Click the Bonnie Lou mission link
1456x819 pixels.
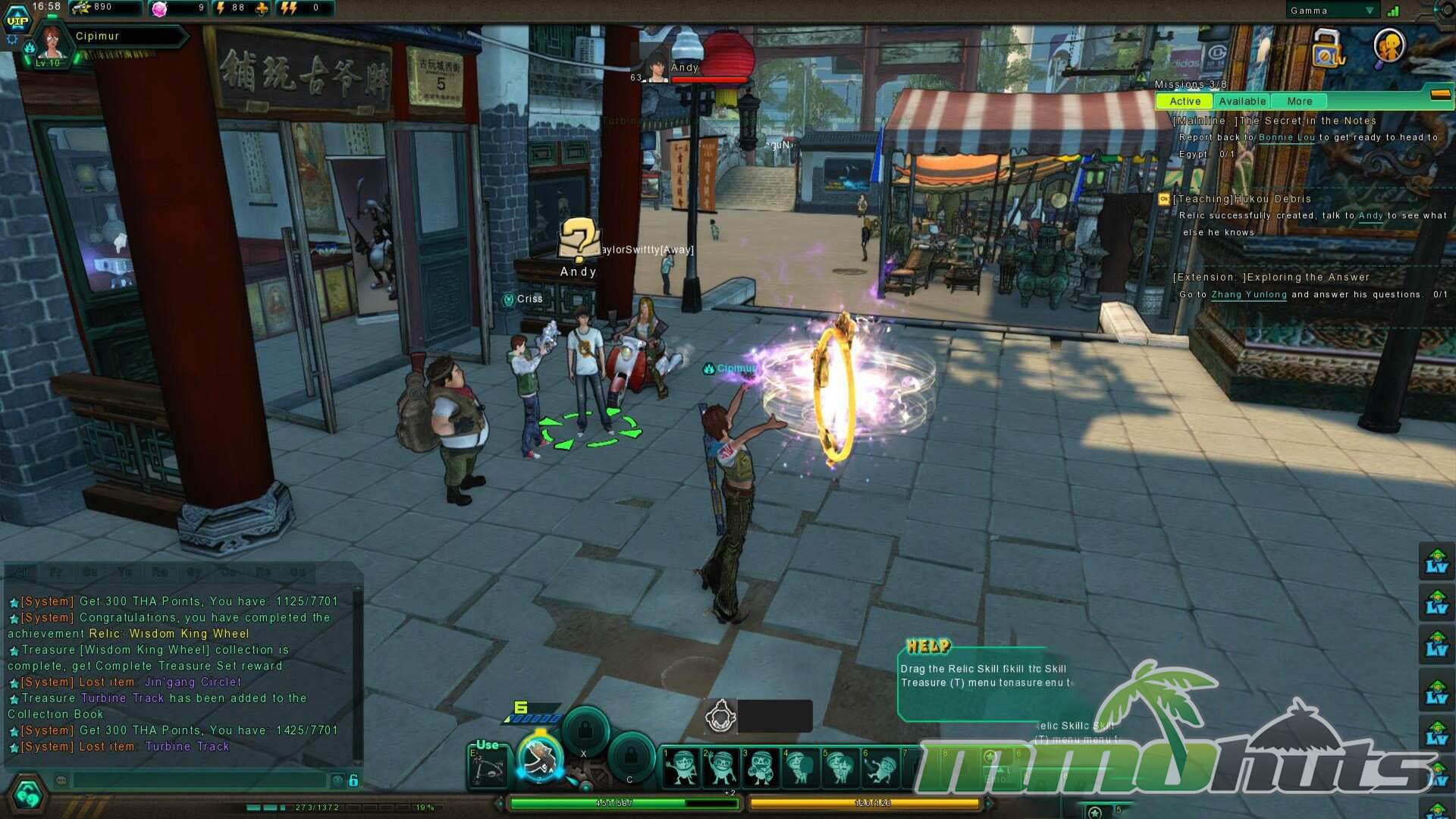point(1287,137)
